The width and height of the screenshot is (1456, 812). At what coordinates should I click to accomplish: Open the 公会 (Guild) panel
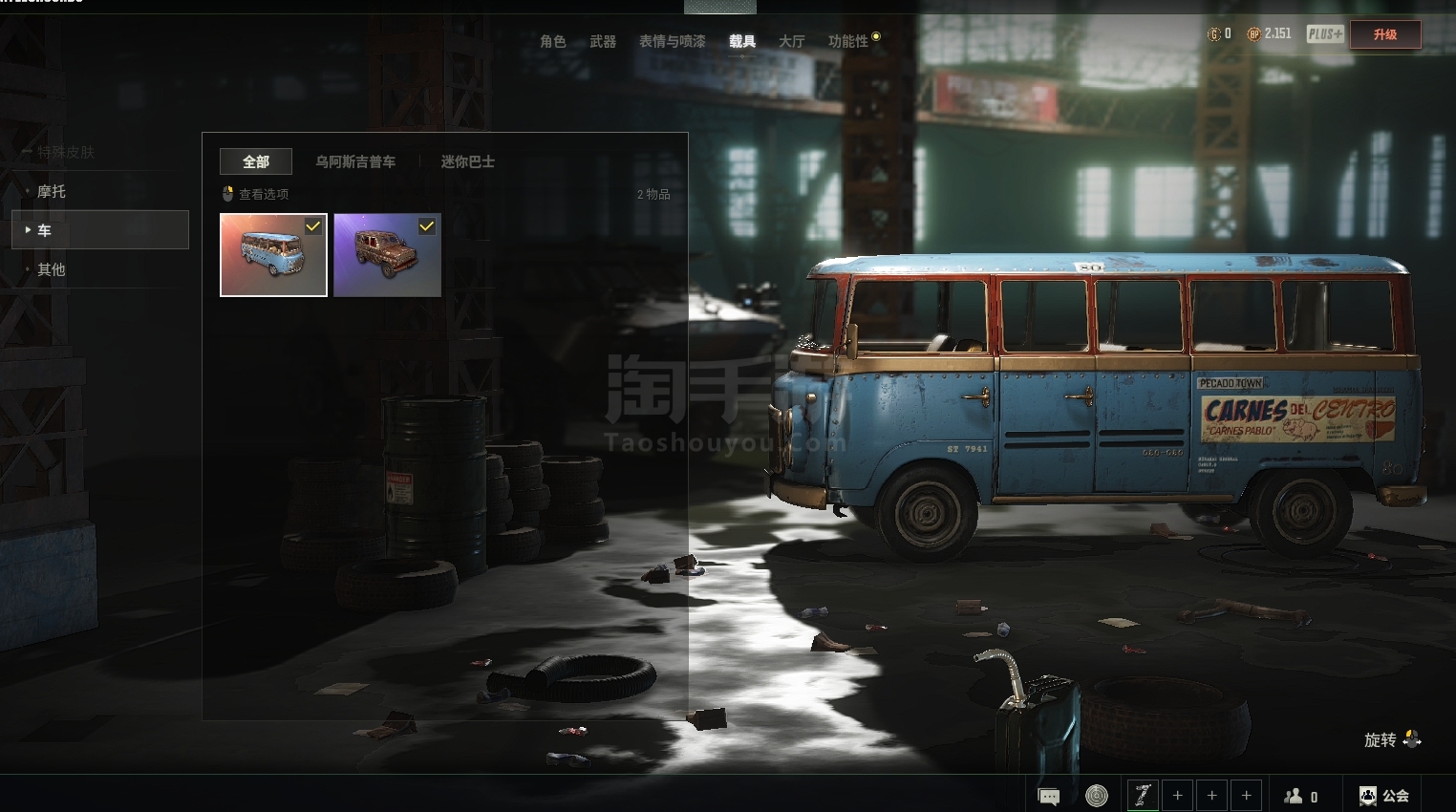[1384, 796]
